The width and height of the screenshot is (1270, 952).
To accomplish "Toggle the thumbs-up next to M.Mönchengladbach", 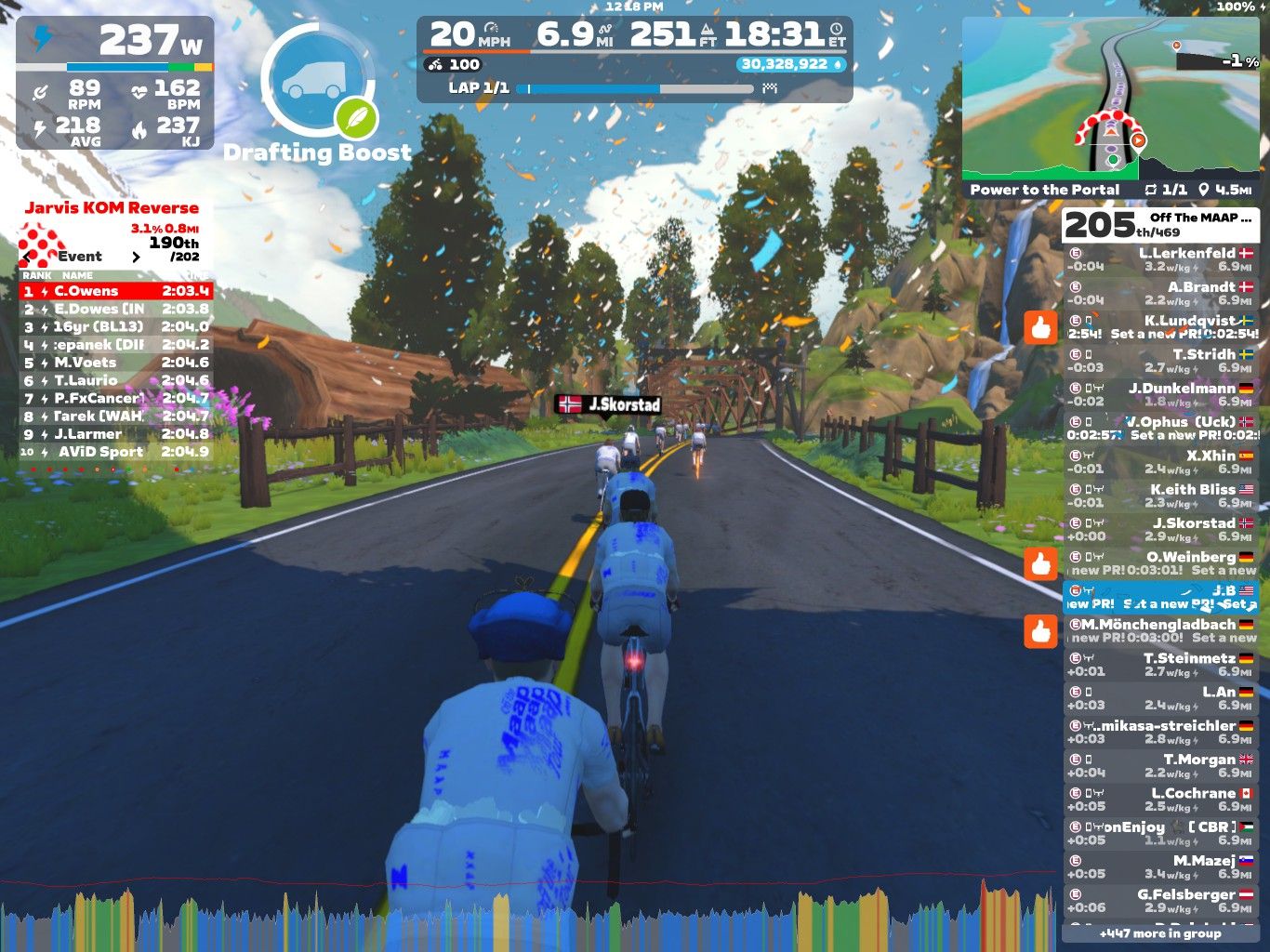I will click(x=1041, y=628).
